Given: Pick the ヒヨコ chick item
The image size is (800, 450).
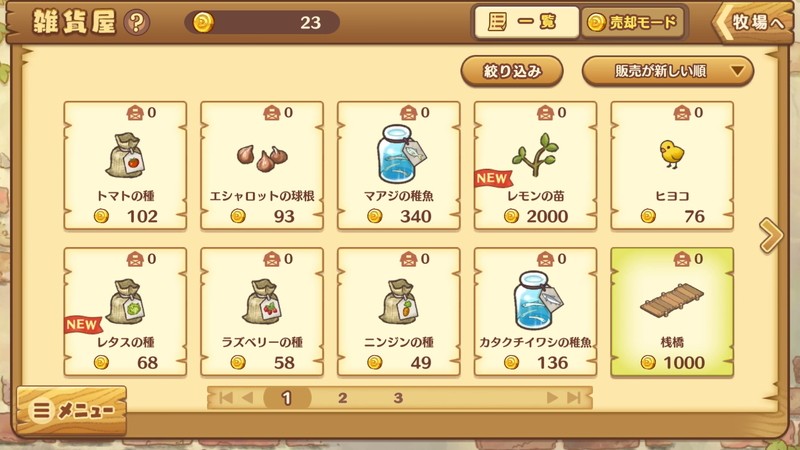Looking at the screenshot, I should (672, 165).
